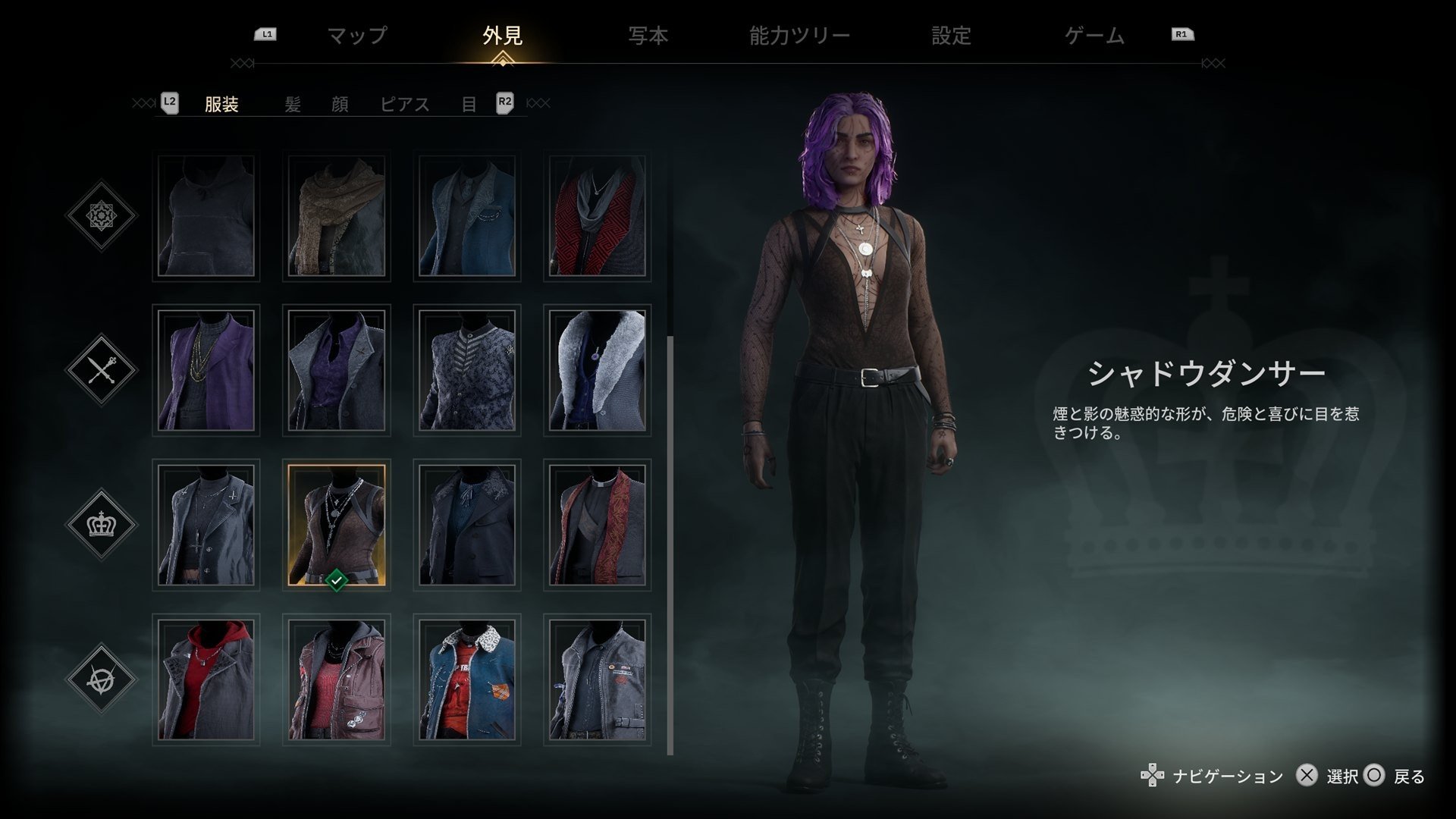Click the crown clan icon
This screenshot has width=1456, height=819.
point(101,524)
